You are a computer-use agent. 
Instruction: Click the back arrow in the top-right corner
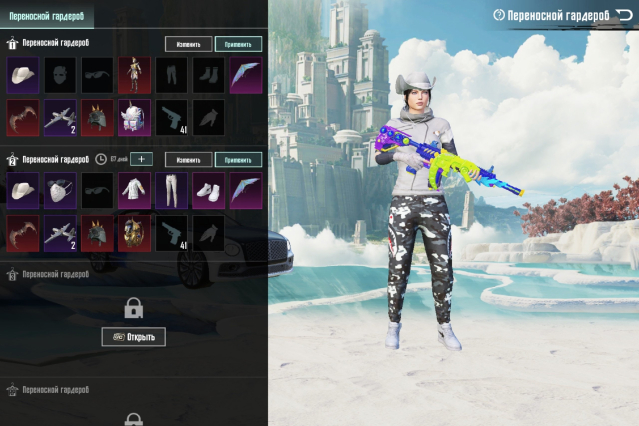click(624, 15)
